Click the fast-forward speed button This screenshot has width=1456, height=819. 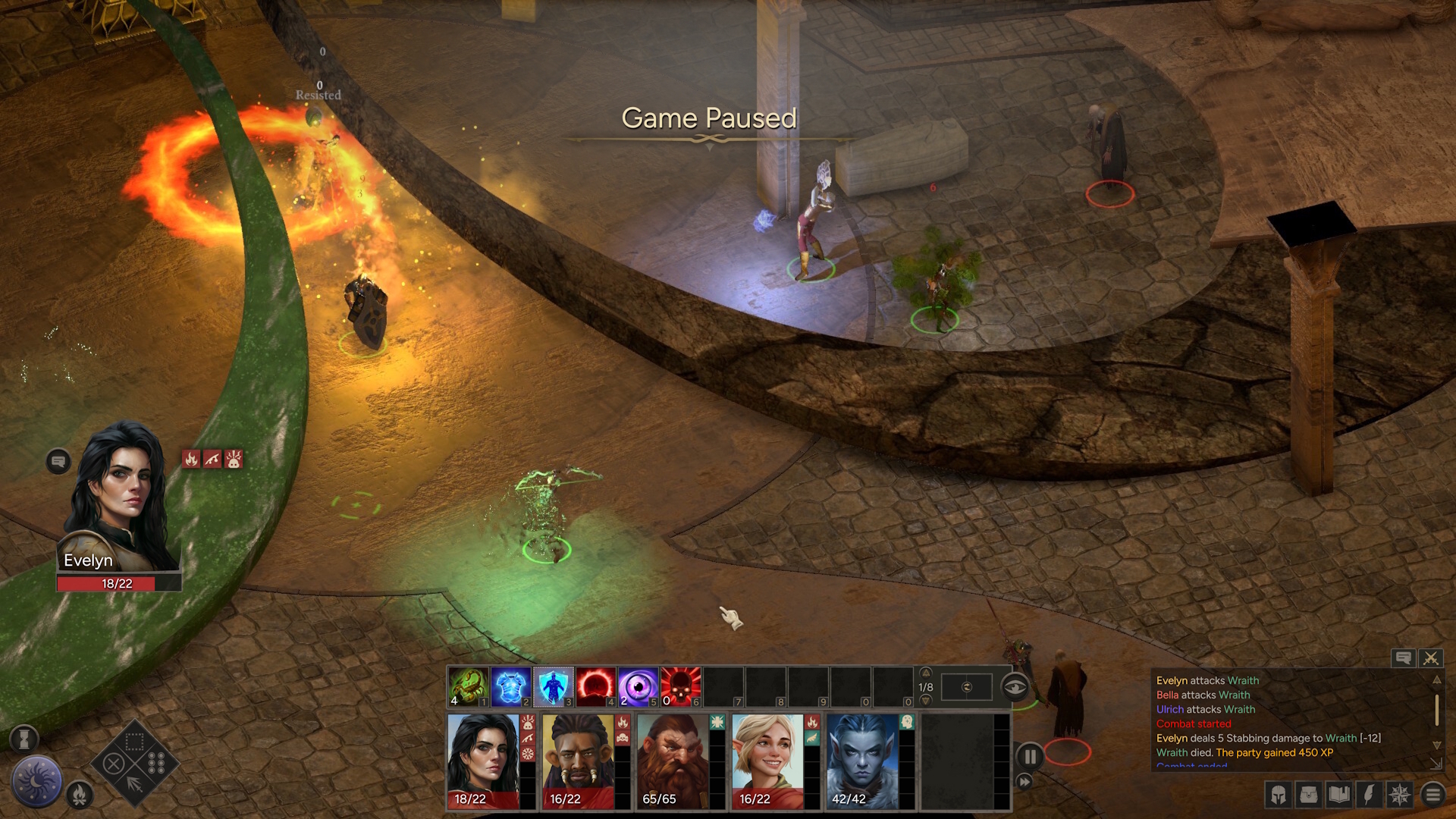click(1024, 781)
